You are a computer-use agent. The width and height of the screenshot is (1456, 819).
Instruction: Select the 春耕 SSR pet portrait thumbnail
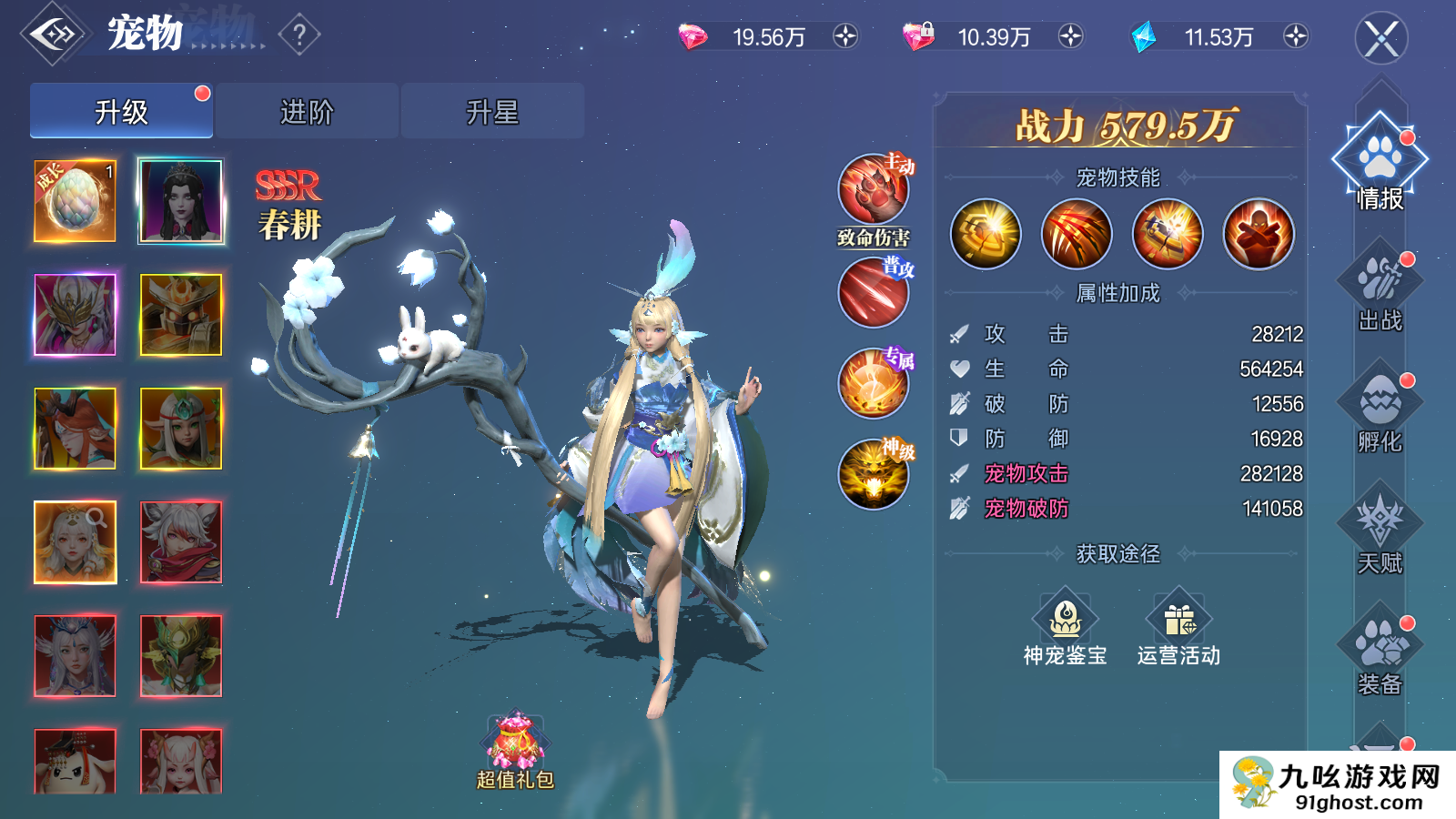point(179,202)
